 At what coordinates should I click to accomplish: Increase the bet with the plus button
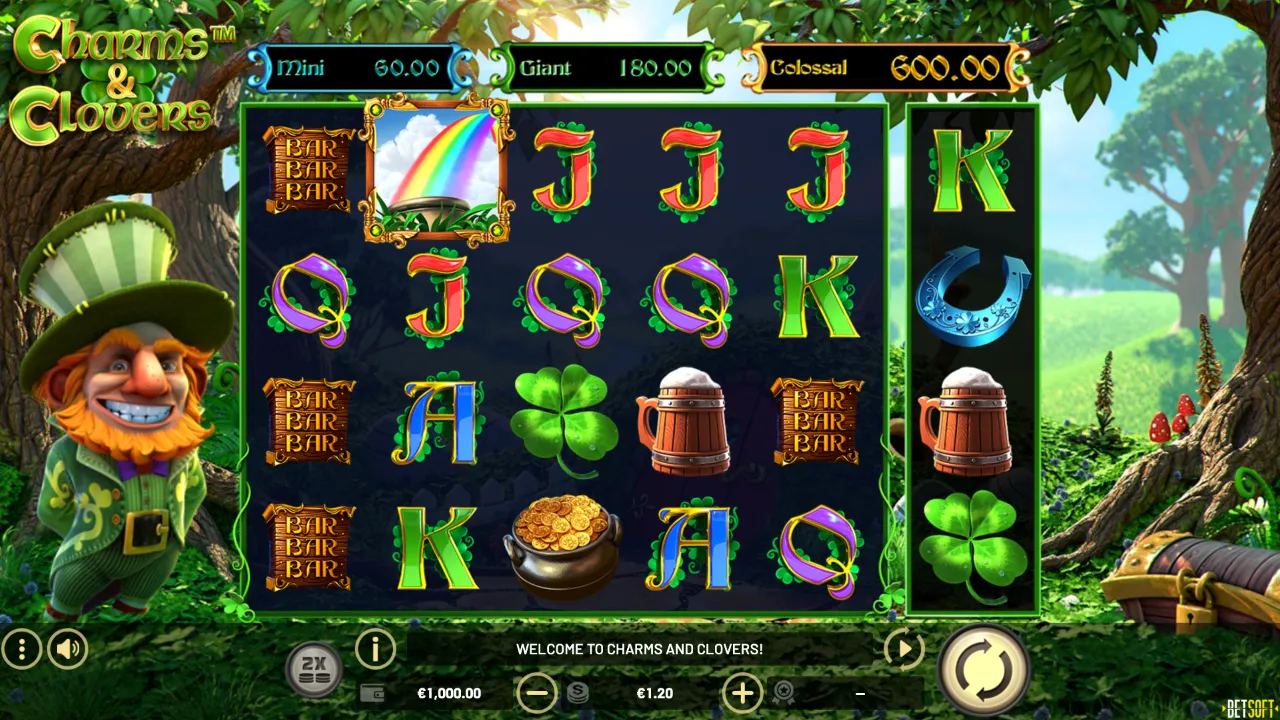pos(742,693)
